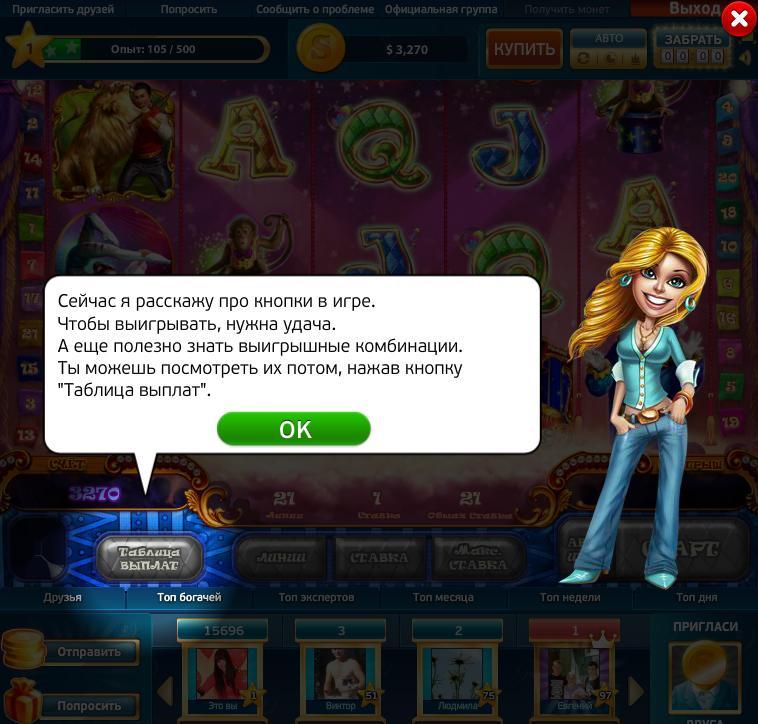Collect the bonus with Забрать
Screen dimensions: 758x724
[693, 48]
